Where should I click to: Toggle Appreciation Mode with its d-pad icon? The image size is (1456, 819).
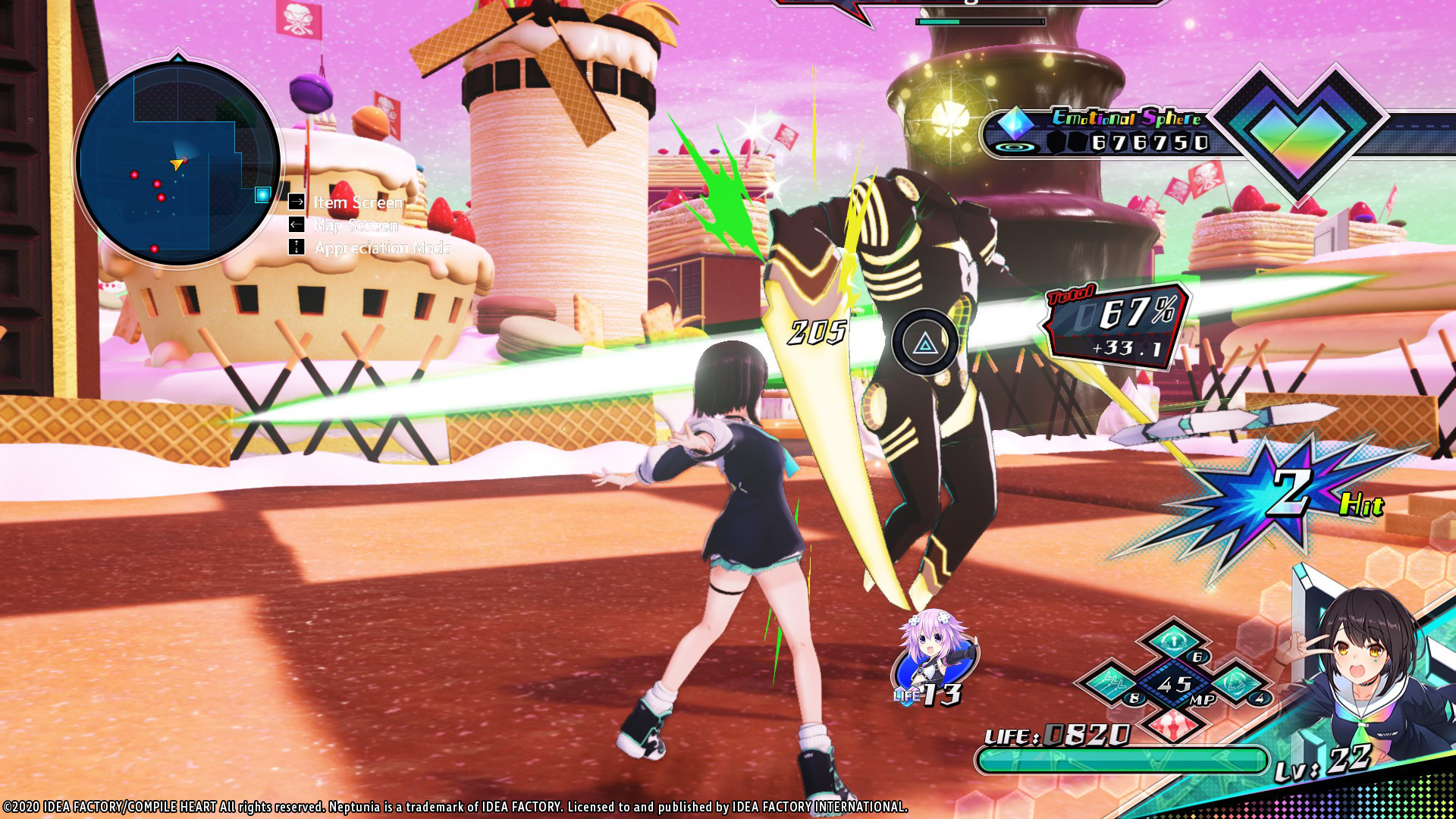tap(295, 248)
